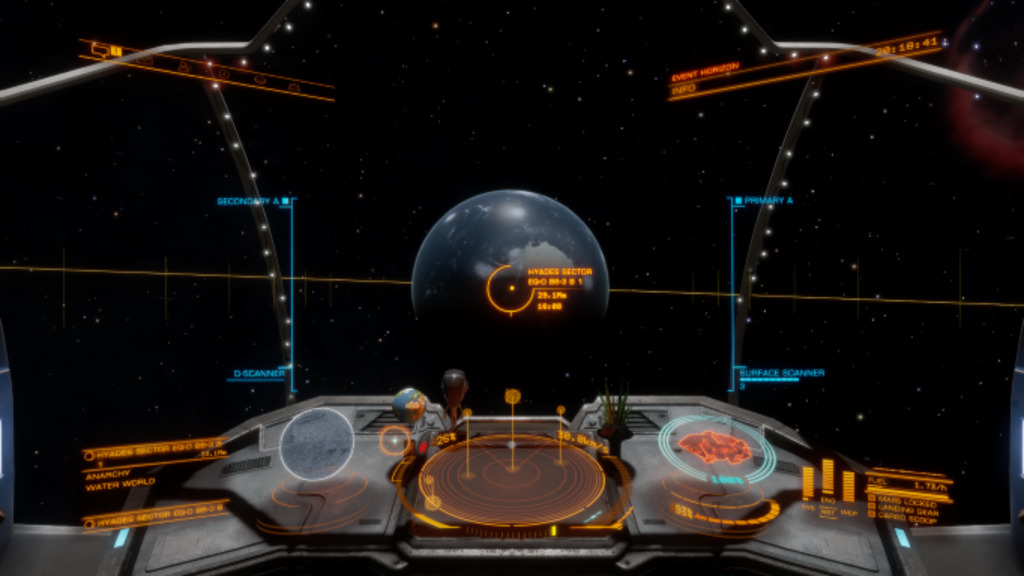
Task: Activate the SURFACE SCANNER label
Action: tap(782, 373)
